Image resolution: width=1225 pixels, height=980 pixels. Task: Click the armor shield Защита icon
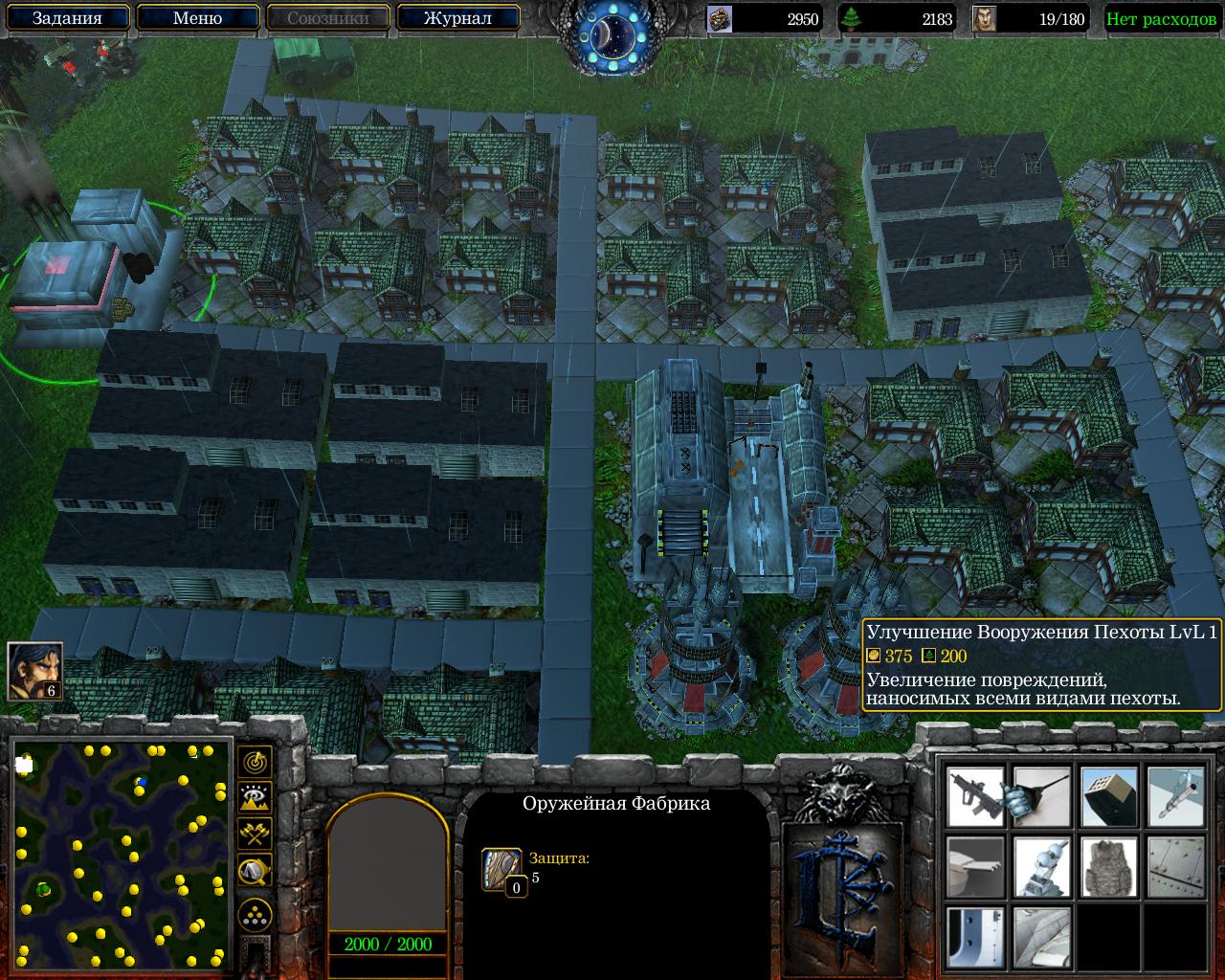click(x=501, y=868)
